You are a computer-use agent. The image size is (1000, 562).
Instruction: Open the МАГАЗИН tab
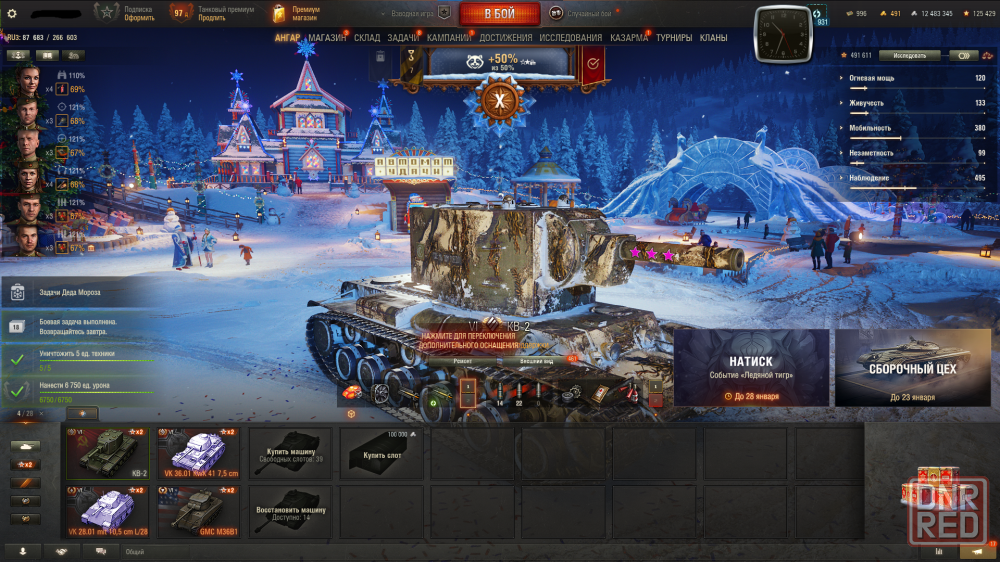[x=327, y=38]
